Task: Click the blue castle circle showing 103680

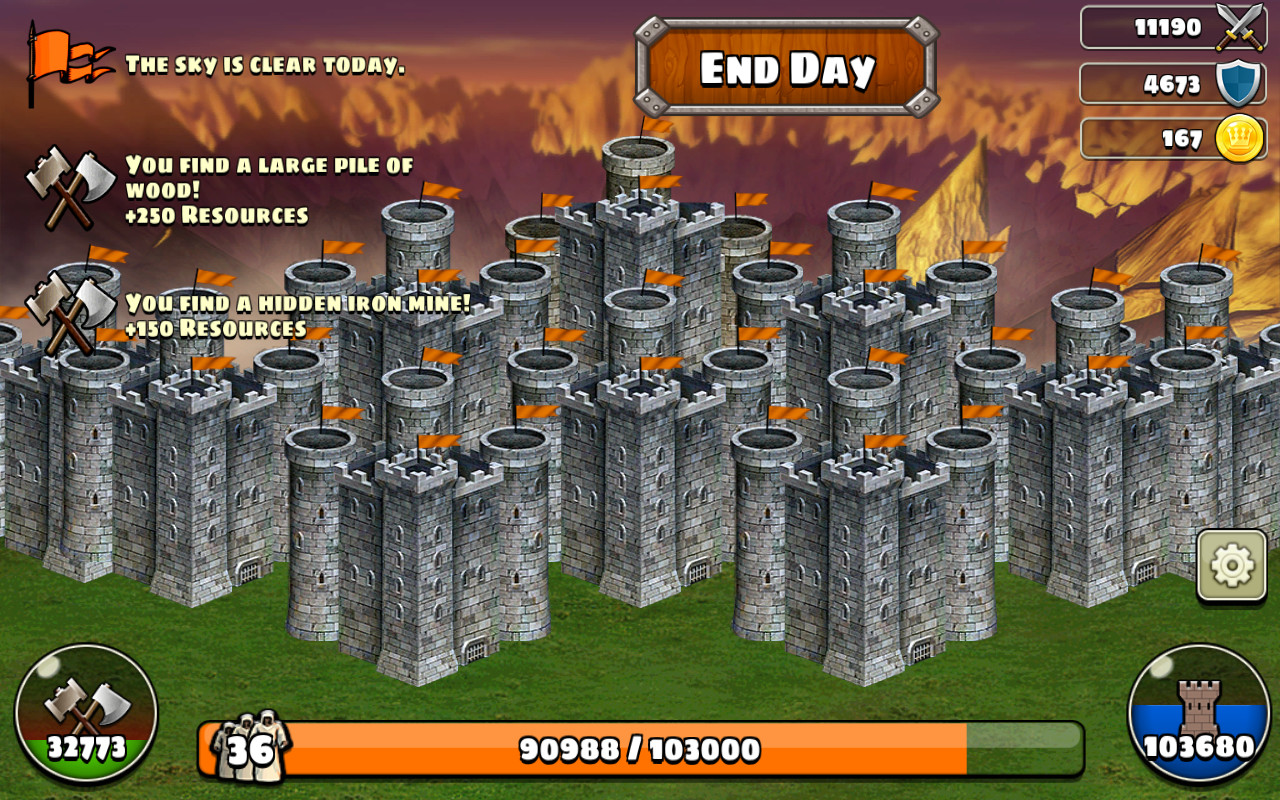Action: coord(1198,710)
